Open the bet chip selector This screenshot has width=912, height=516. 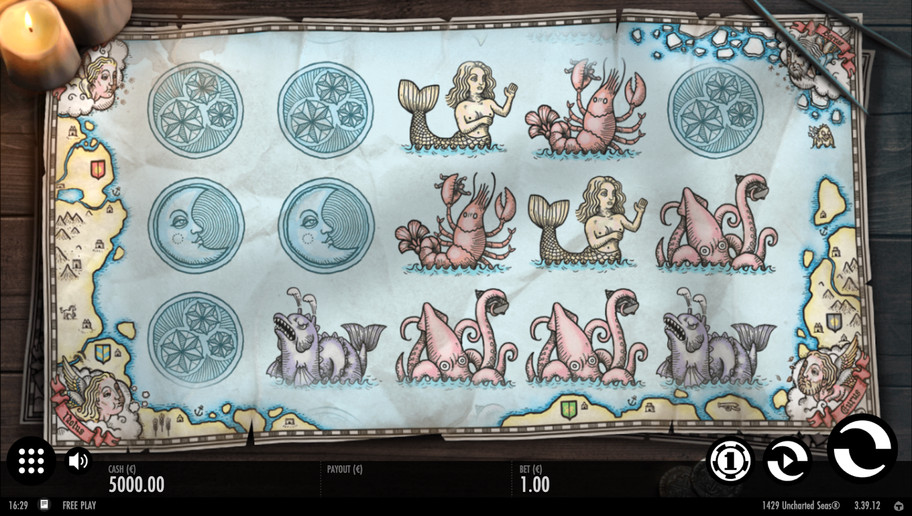click(x=730, y=460)
